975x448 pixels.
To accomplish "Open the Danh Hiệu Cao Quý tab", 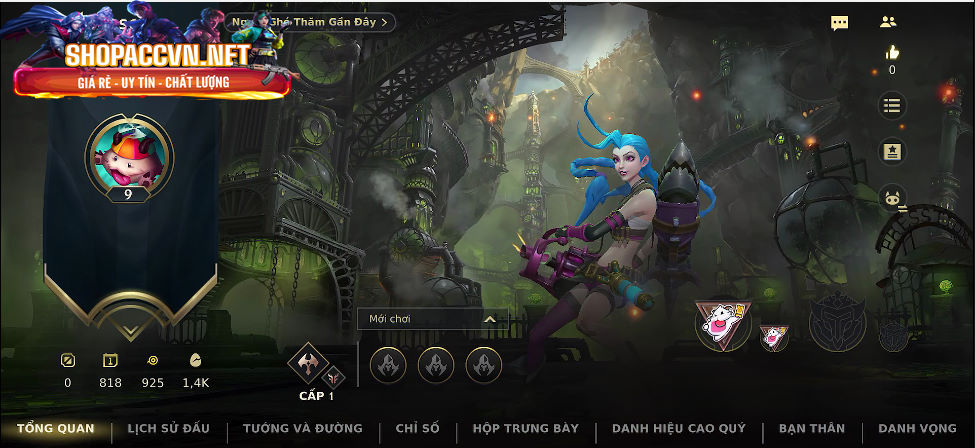I will pyautogui.click(x=679, y=429).
